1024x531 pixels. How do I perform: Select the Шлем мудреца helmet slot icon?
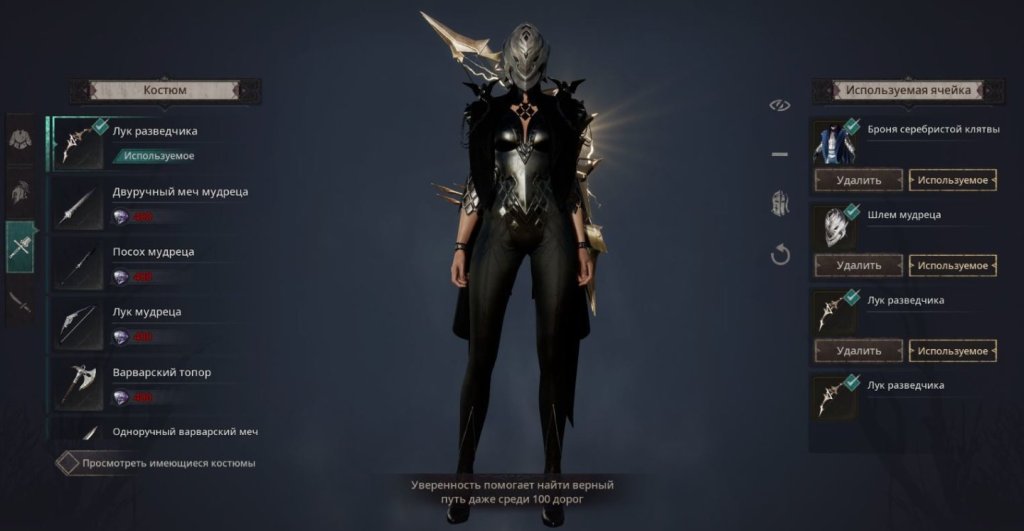click(835, 227)
